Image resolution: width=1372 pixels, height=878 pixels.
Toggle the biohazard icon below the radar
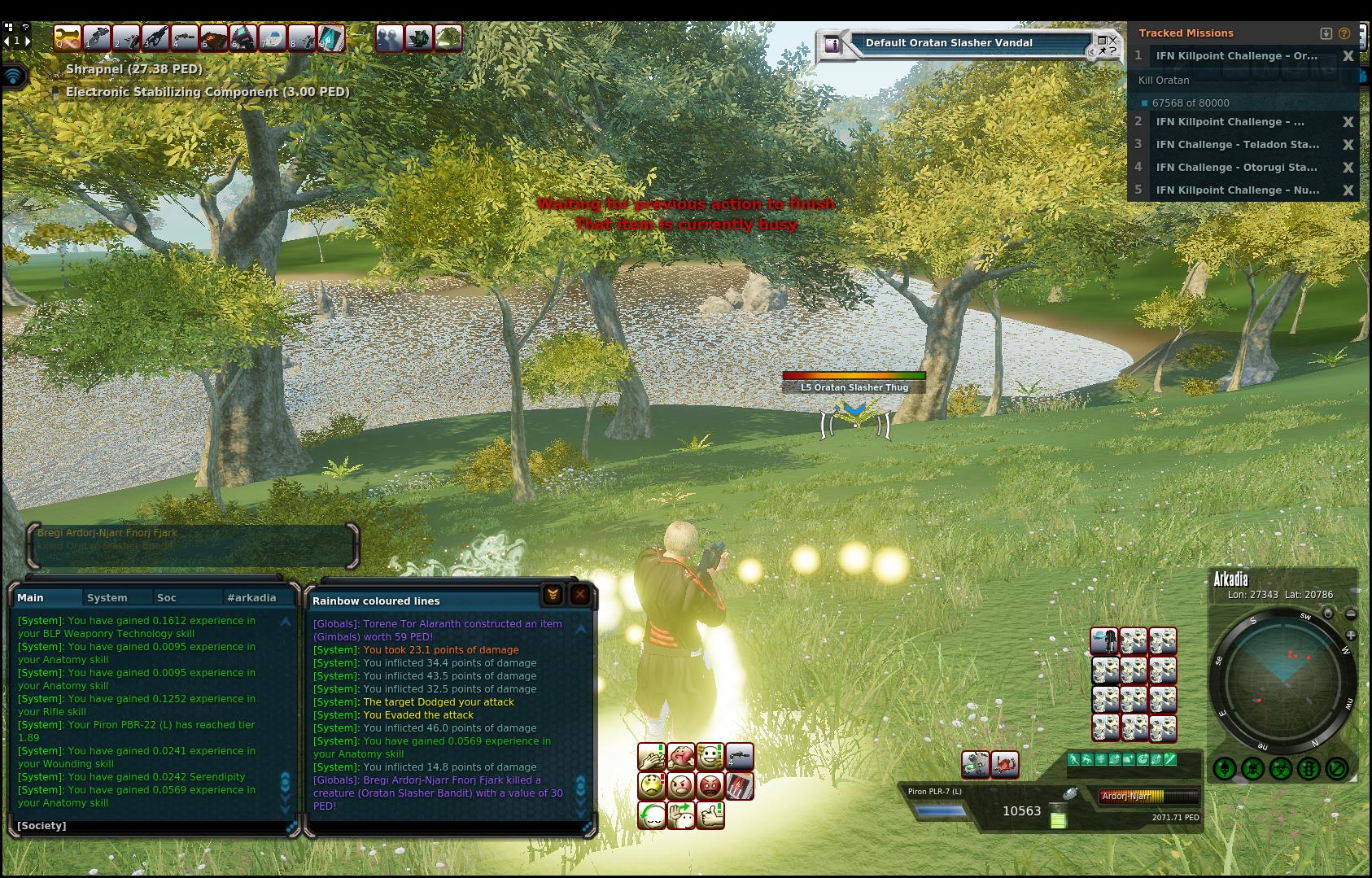(1281, 768)
